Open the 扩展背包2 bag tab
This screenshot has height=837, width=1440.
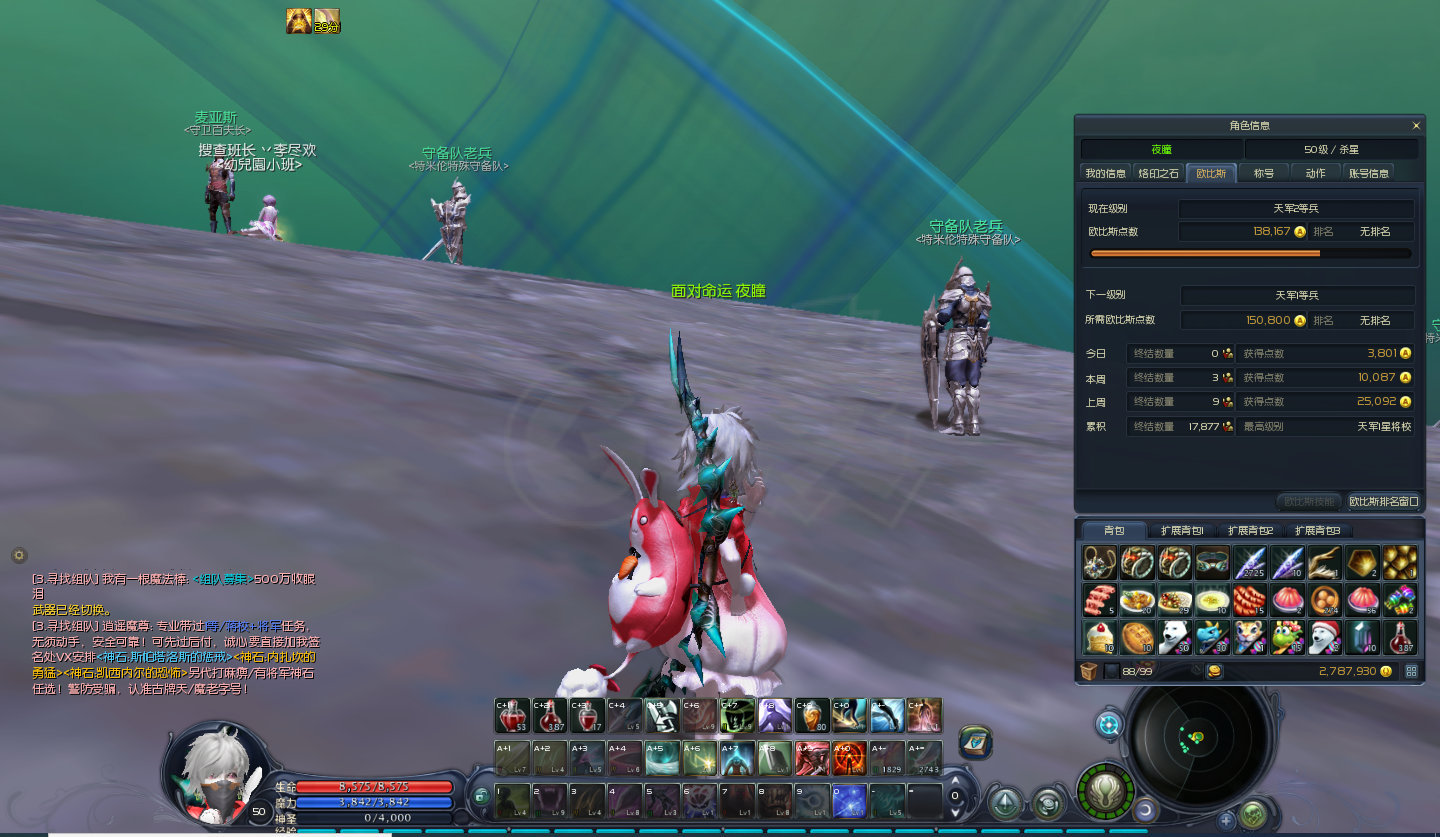[x=1250, y=530]
